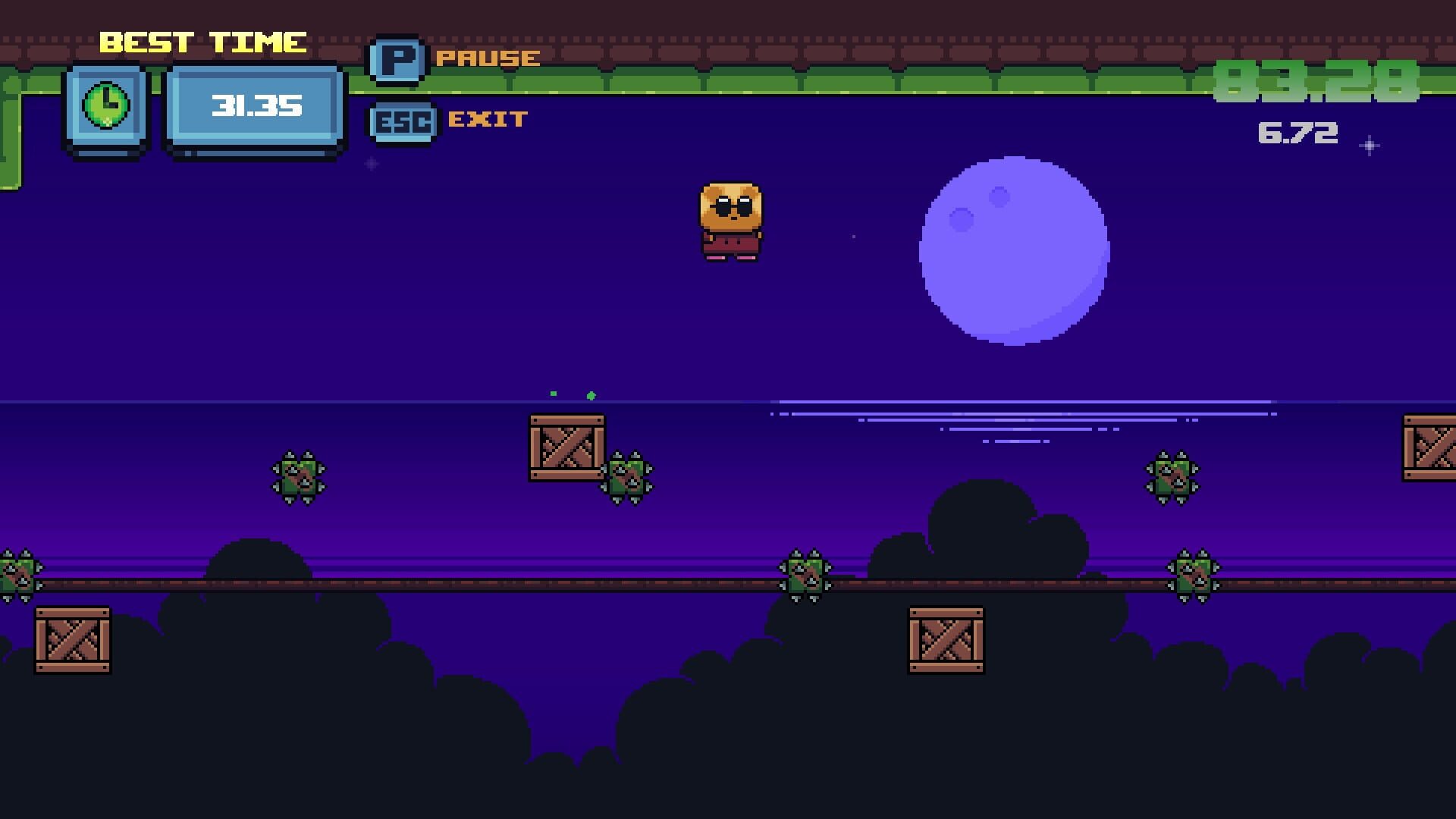
Task: Click the clock icon beside Best Time
Action: pos(107,106)
